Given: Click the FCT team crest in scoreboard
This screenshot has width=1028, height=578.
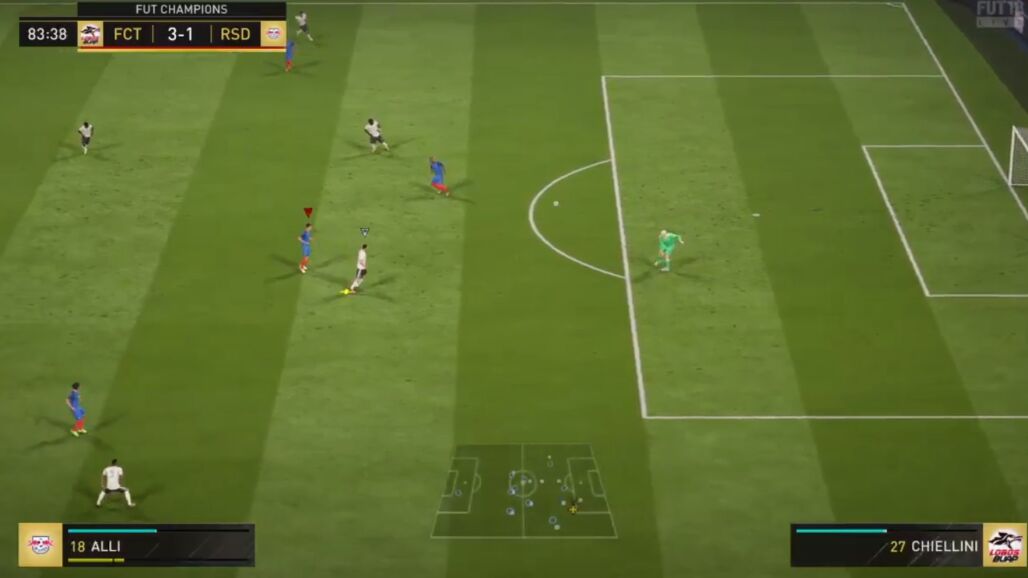Looking at the screenshot, I should 91,34.
